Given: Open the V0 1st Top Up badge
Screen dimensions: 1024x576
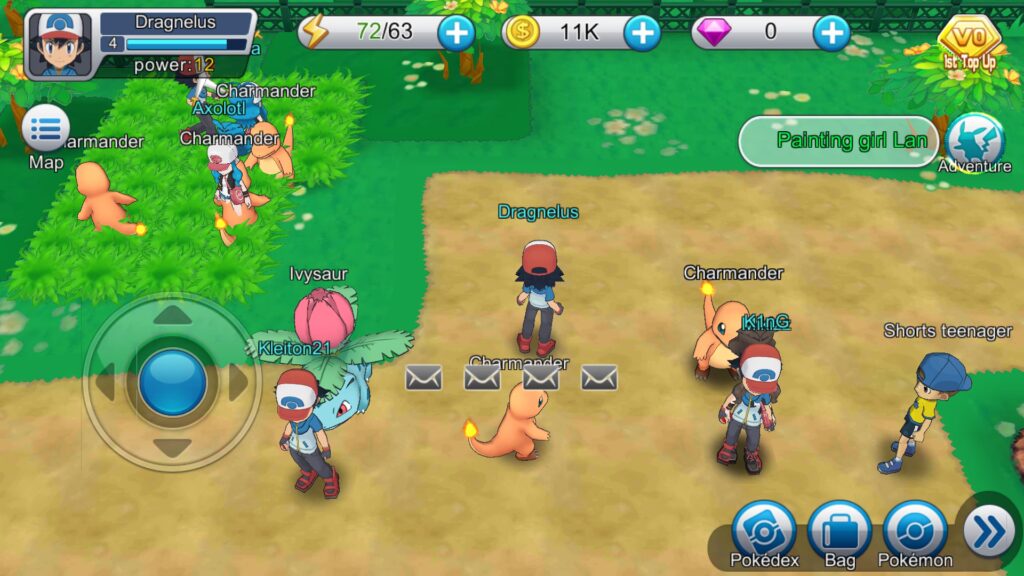Looking at the screenshot, I should [x=969, y=44].
